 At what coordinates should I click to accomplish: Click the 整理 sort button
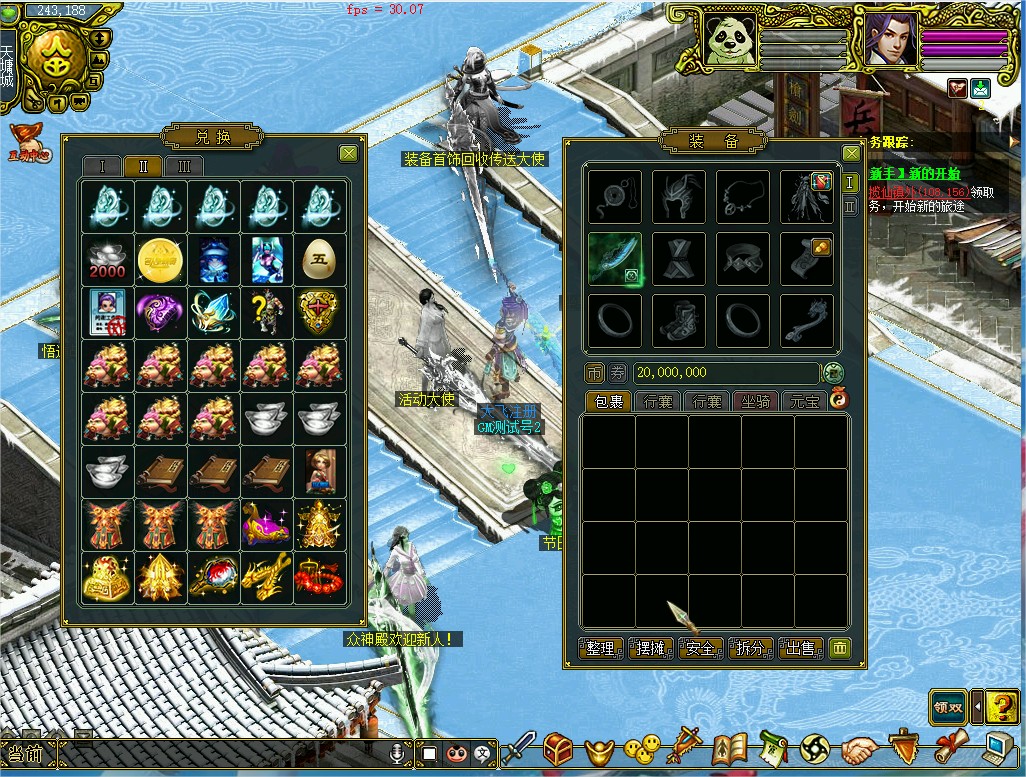[x=601, y=648]
